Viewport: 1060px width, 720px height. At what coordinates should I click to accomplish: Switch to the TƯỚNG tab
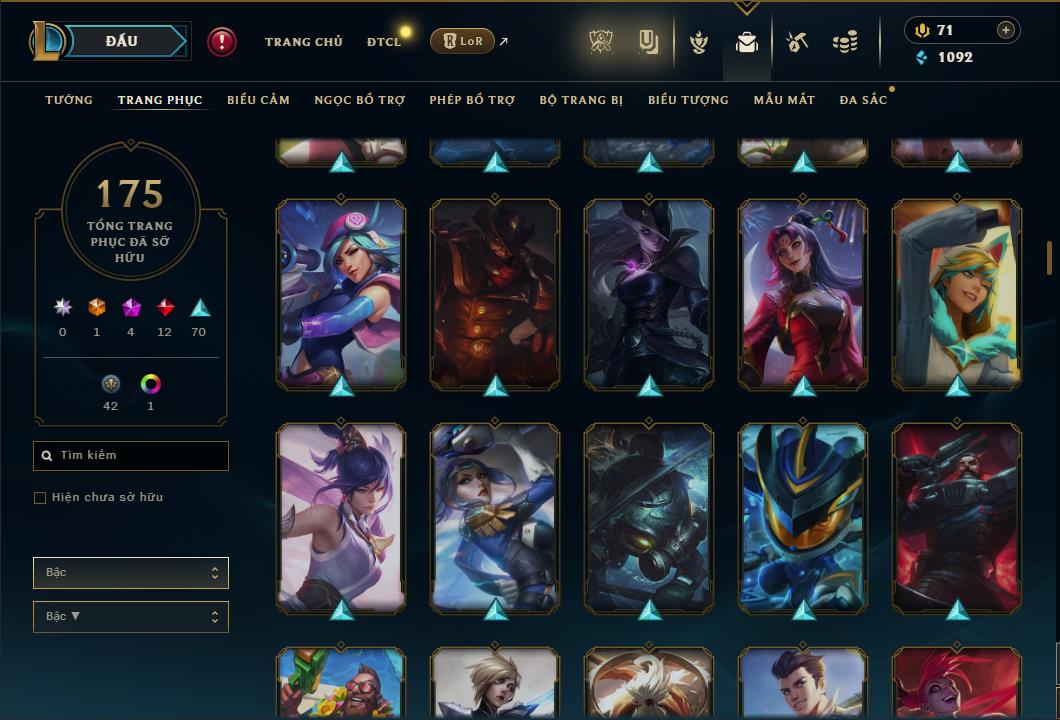tap(69, 100)
